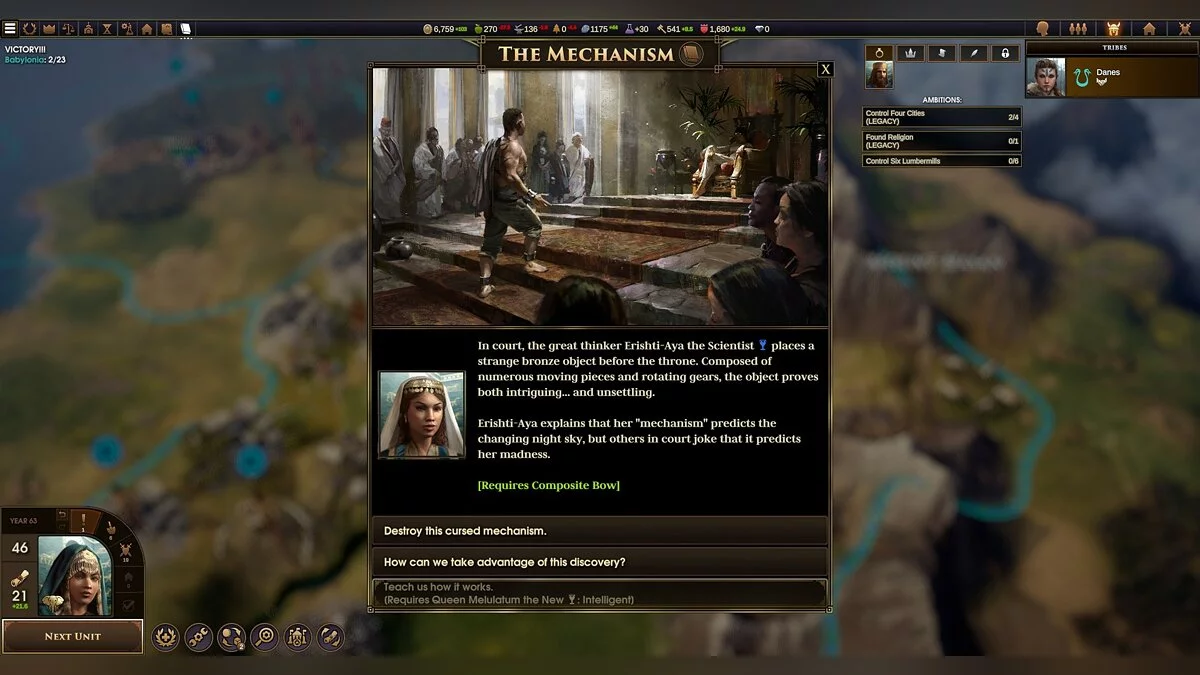Screen dimensions: 1200x675
Task: Select the Found Religion ambition
Action: click(942, 141)
